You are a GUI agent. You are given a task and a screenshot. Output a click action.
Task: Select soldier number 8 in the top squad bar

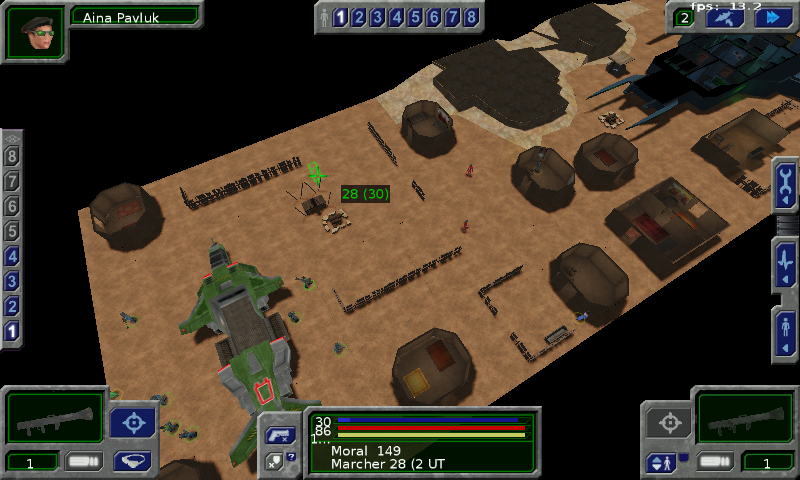471,17
